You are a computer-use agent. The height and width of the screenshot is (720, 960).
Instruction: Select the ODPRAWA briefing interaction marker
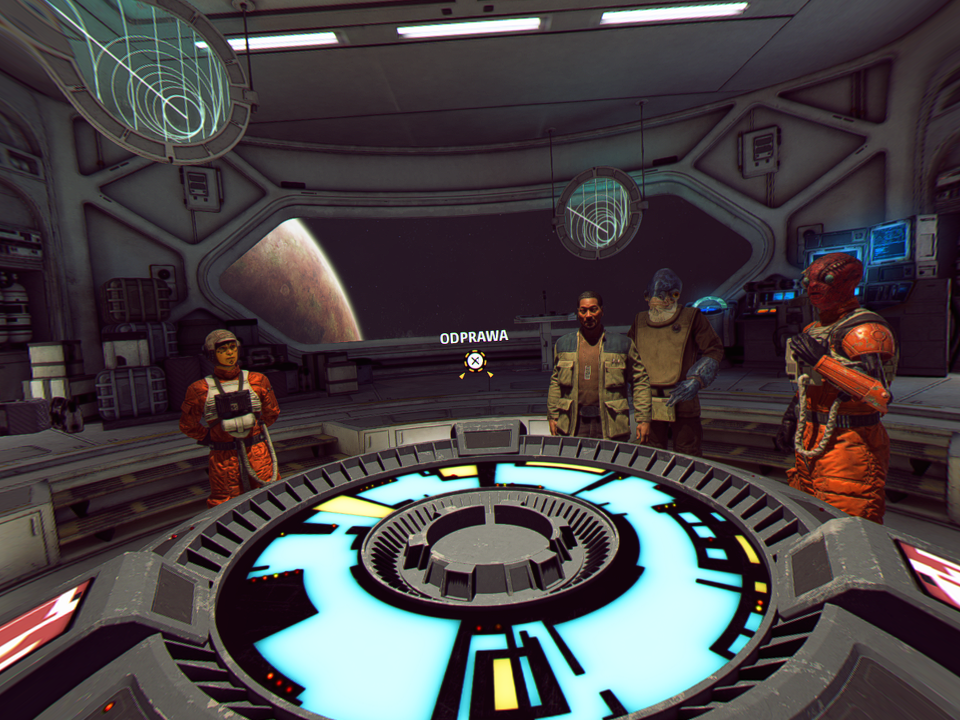476,362
